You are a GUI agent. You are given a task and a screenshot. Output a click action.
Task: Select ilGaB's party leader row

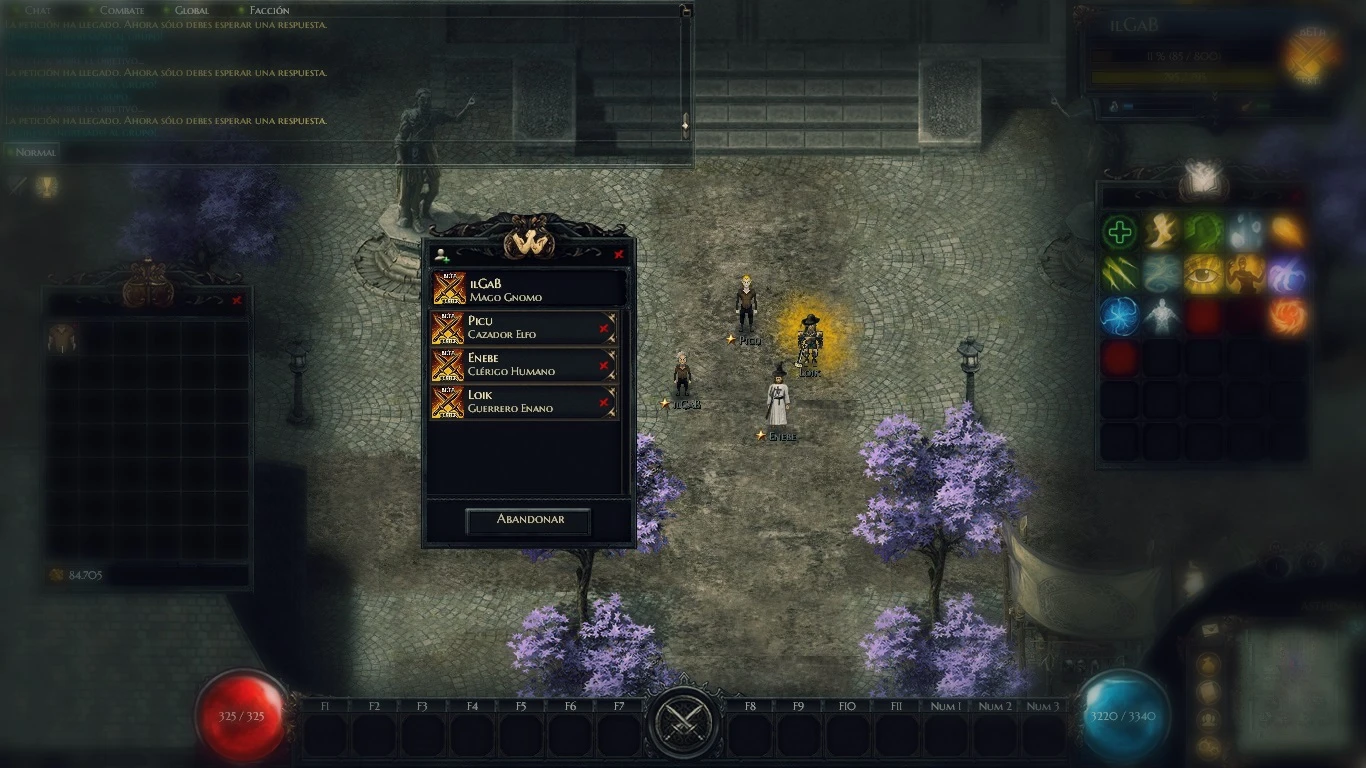click(x=528, y=290)
